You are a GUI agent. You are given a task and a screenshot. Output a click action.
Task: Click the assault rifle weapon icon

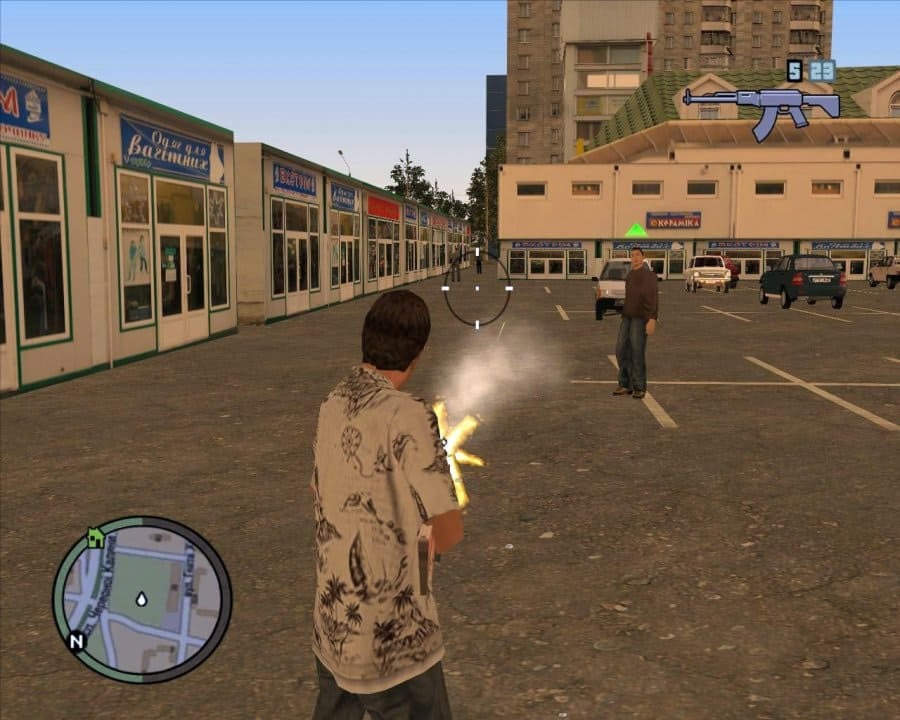click(x=760, y=107)
